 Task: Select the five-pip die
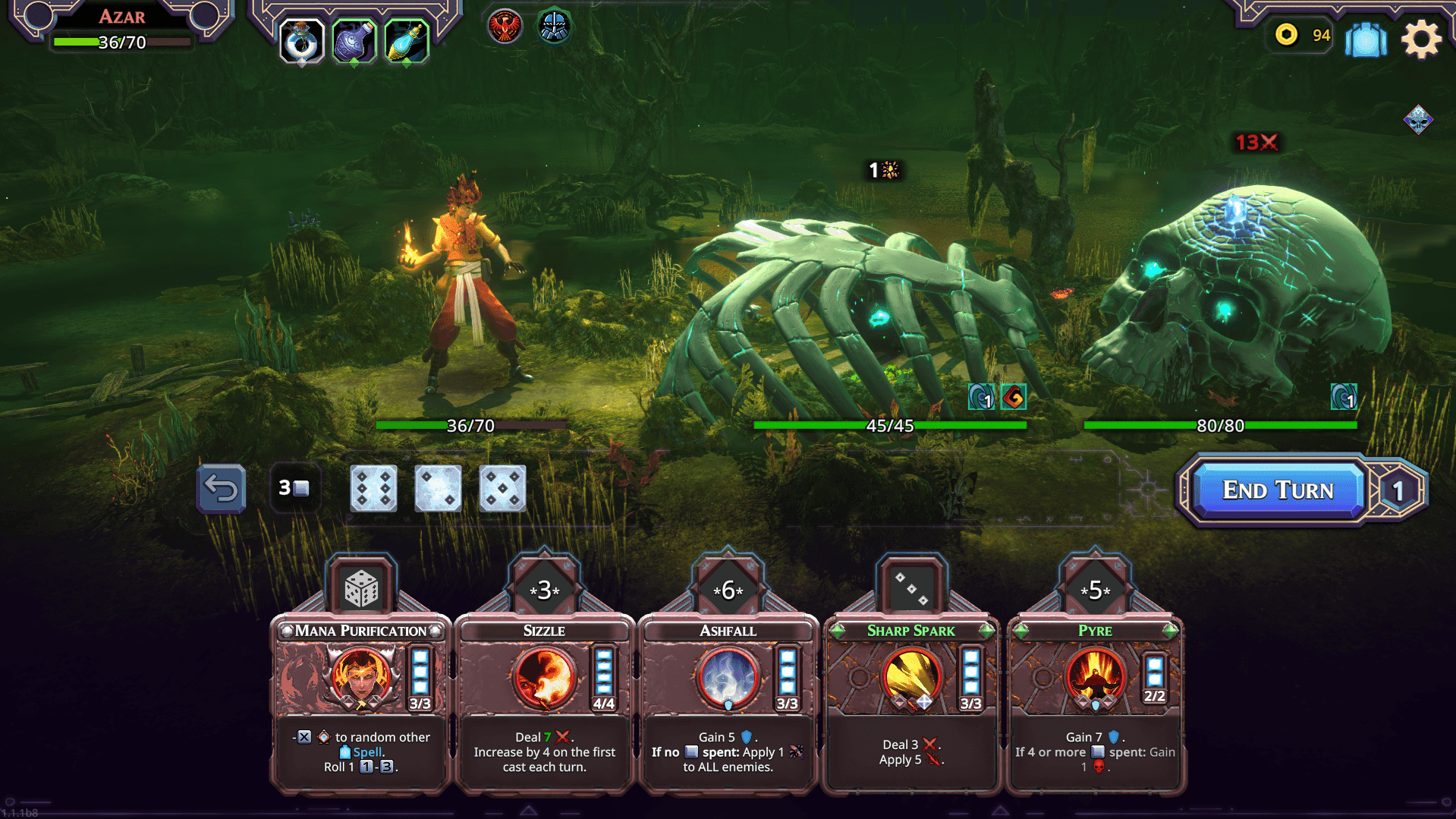point(502,490)
